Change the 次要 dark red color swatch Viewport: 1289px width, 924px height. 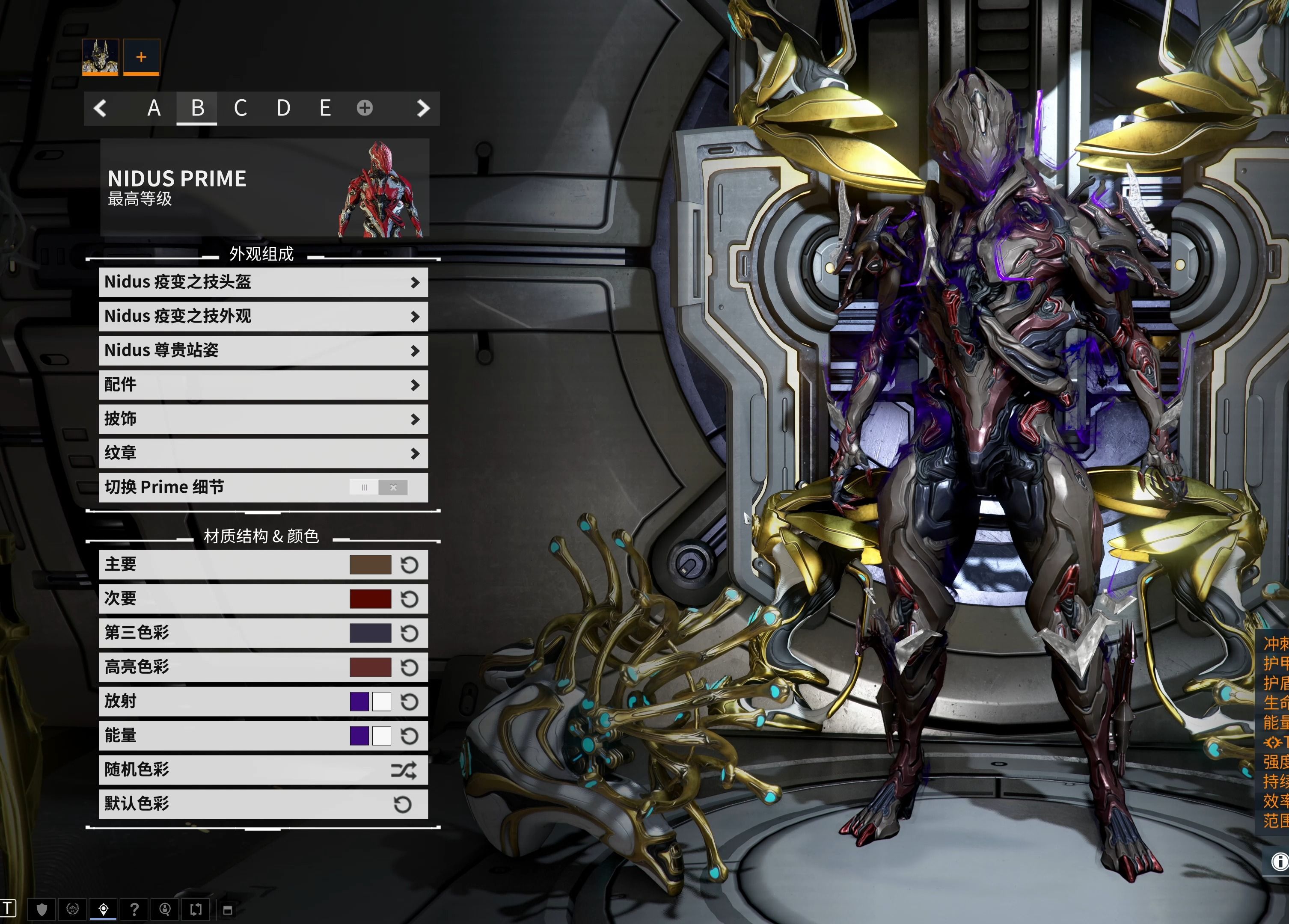point(370,599)
